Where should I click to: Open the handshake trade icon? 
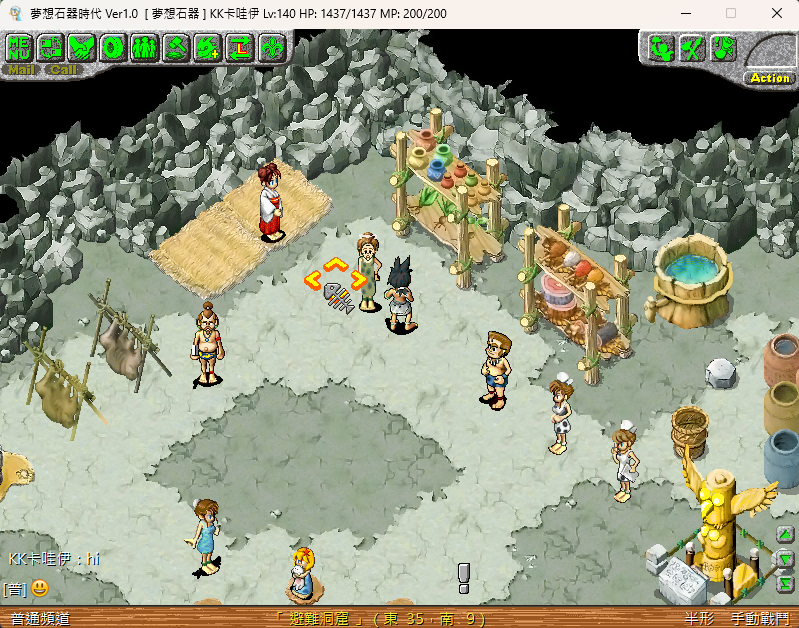coord(82,46)
